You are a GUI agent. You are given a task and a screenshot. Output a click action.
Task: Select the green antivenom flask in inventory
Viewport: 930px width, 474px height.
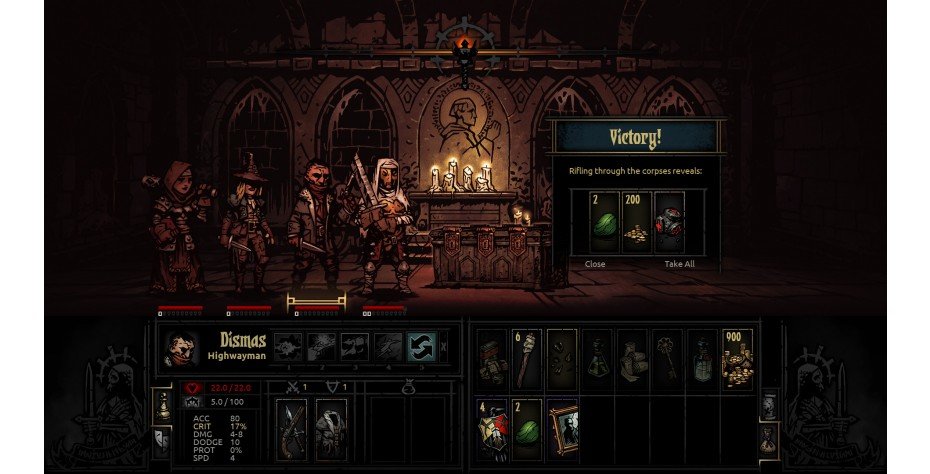point(597,359)
